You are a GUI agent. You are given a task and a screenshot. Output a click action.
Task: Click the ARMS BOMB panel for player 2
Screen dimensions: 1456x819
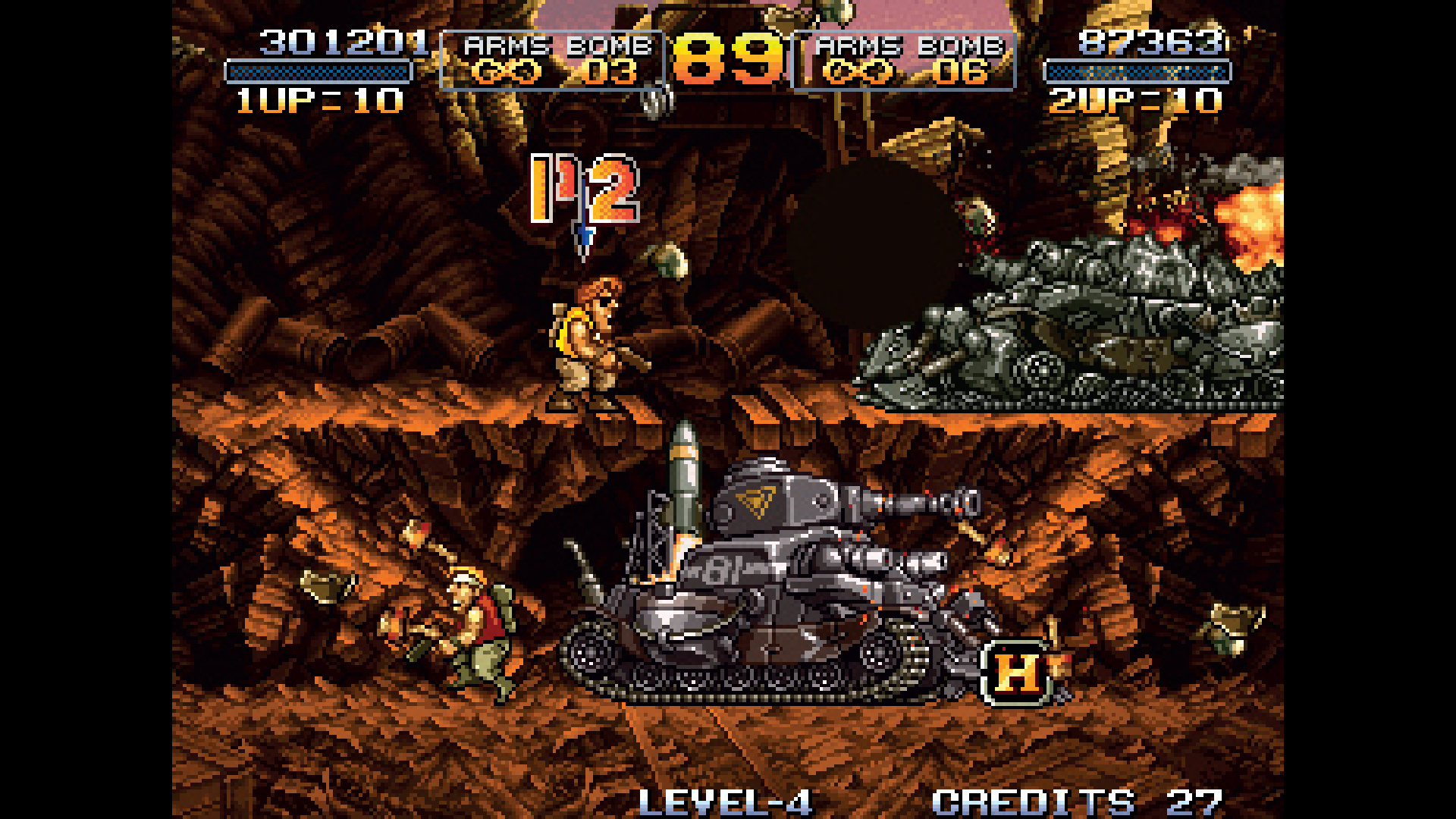tap(902, 61)
